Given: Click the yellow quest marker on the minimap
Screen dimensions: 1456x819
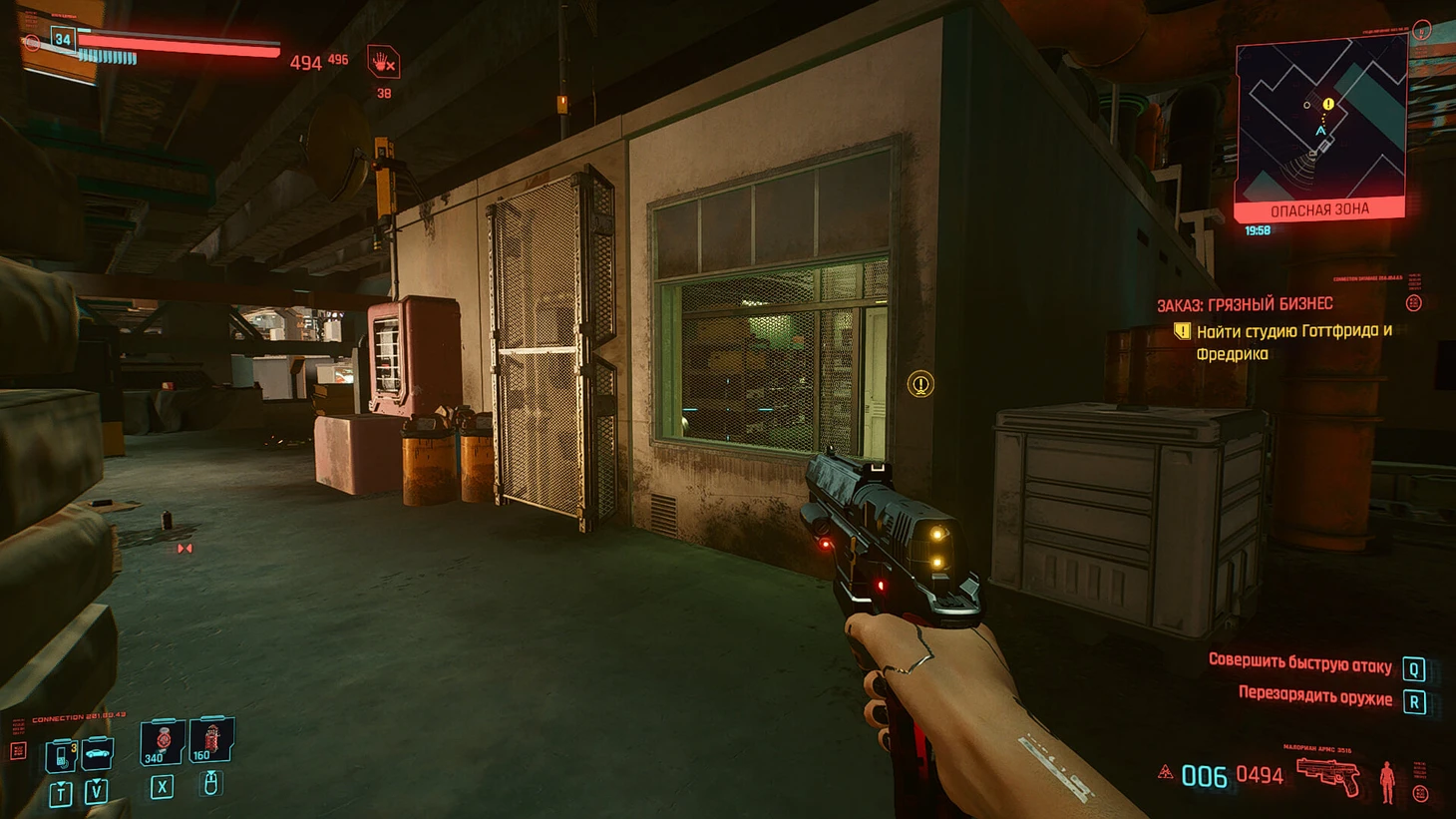Looking at the screenshot, I should (1328, 104).
